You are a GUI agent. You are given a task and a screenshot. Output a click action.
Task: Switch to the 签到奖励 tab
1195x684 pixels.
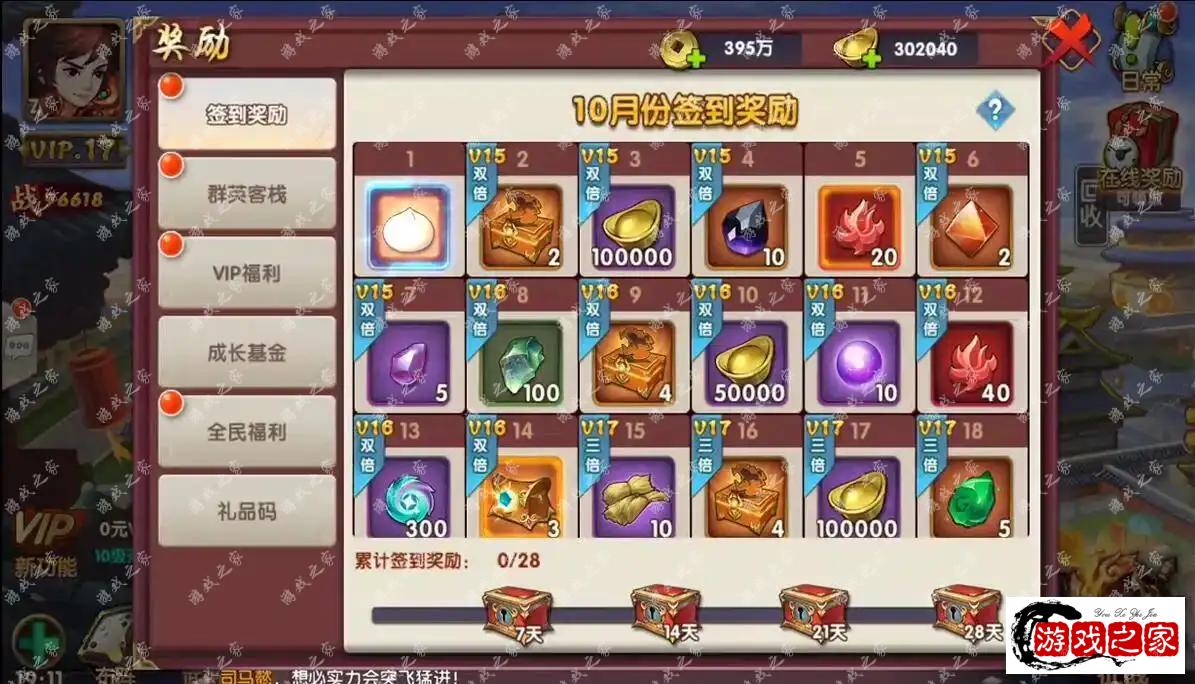pos(246,114)
